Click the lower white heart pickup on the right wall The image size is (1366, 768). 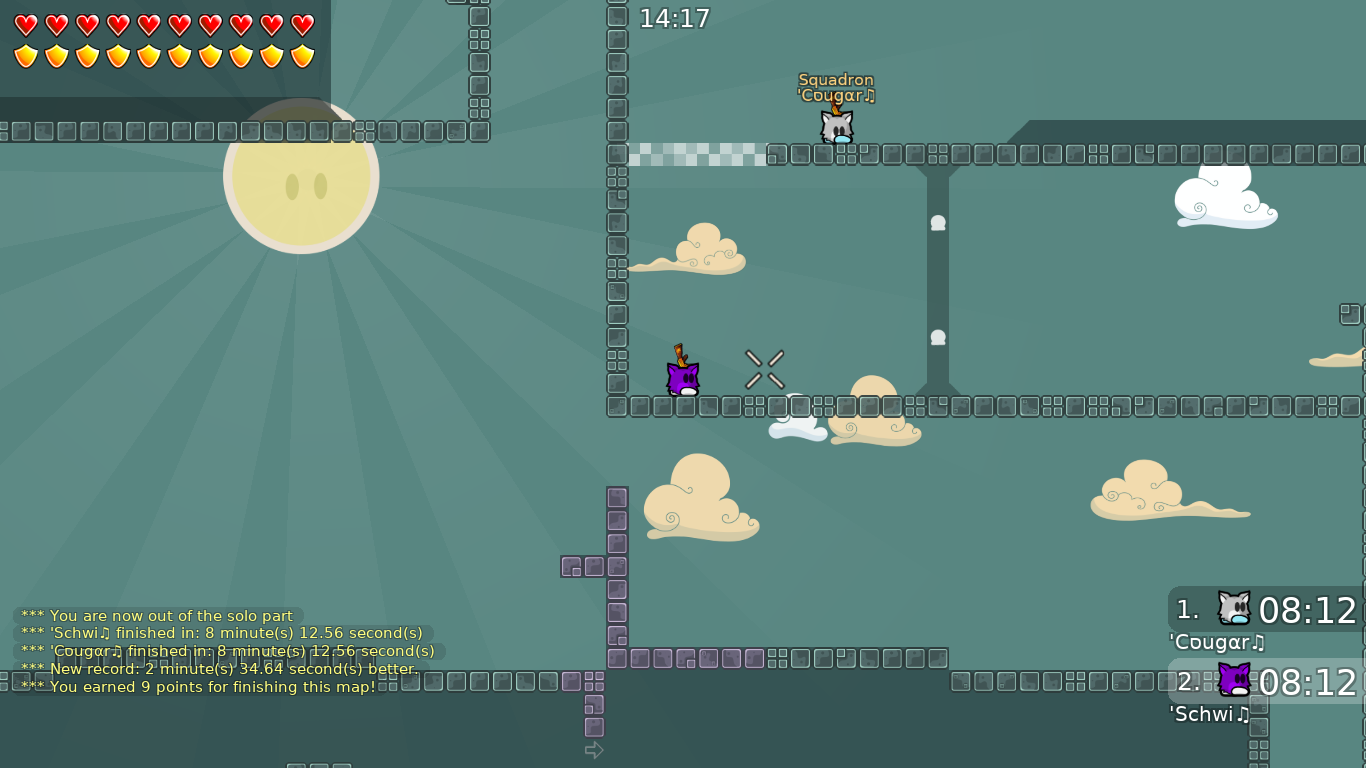(937, 337)
